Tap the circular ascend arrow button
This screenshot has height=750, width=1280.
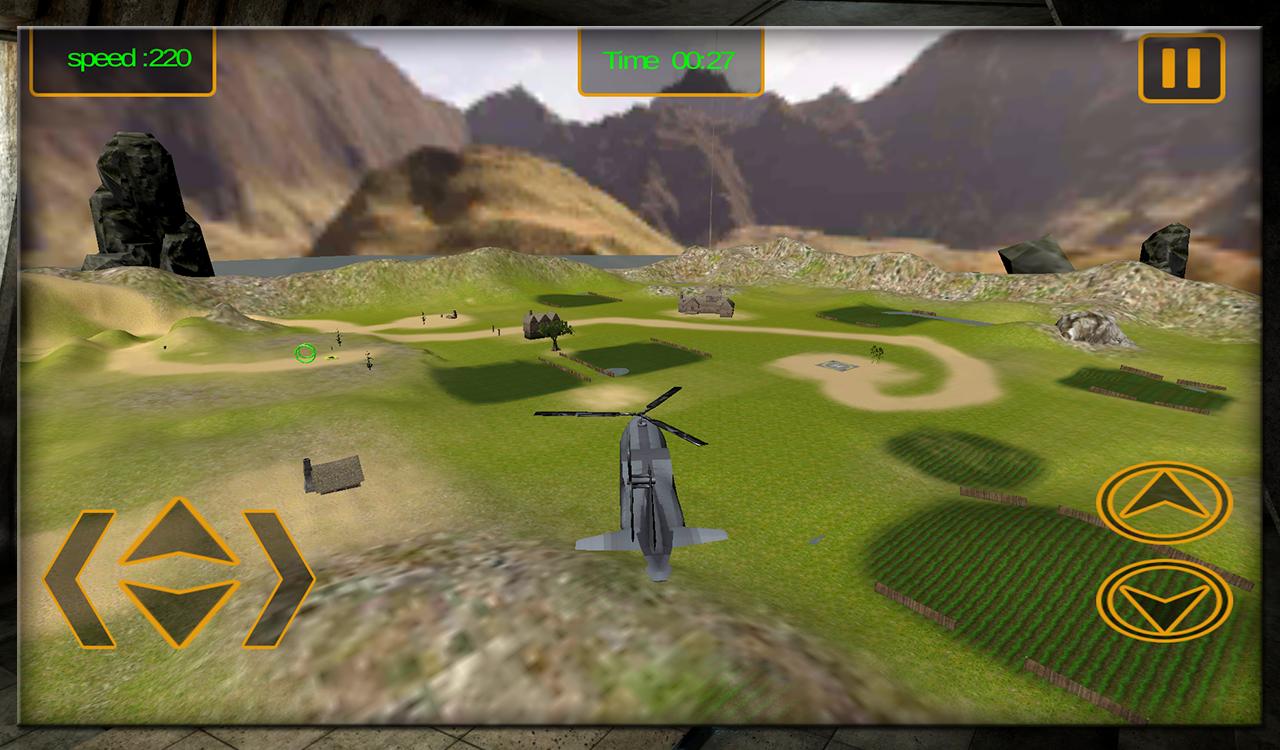point(1163,501)
